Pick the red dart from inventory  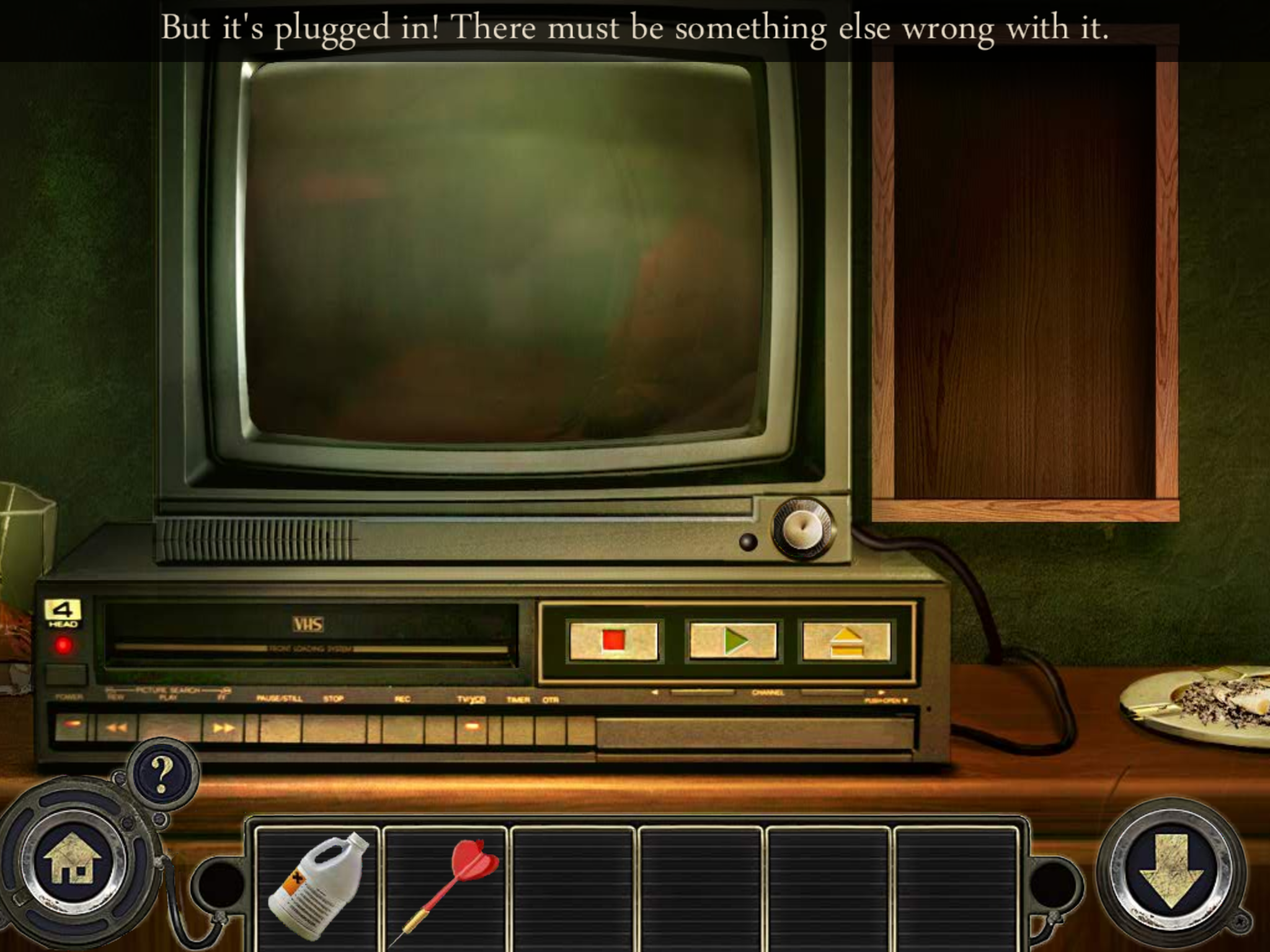coord(446,886)
